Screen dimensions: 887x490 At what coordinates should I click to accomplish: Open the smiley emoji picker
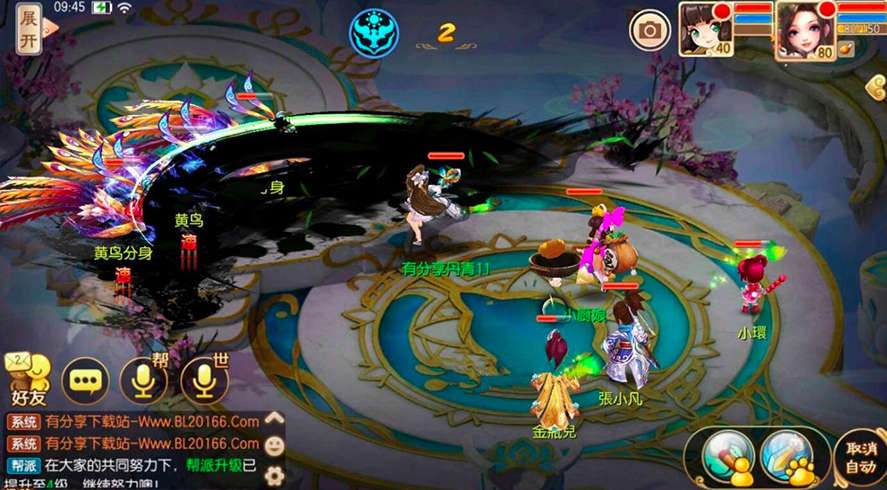[x=275, y=445]
